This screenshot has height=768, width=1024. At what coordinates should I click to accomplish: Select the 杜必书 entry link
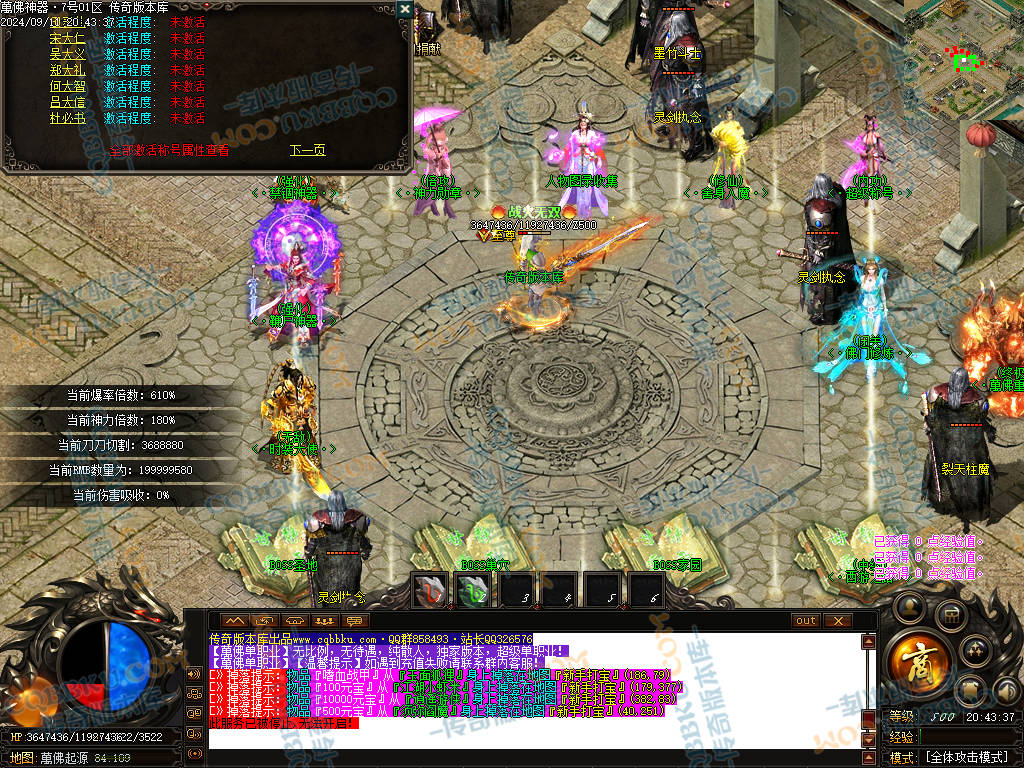pos(67,118)
